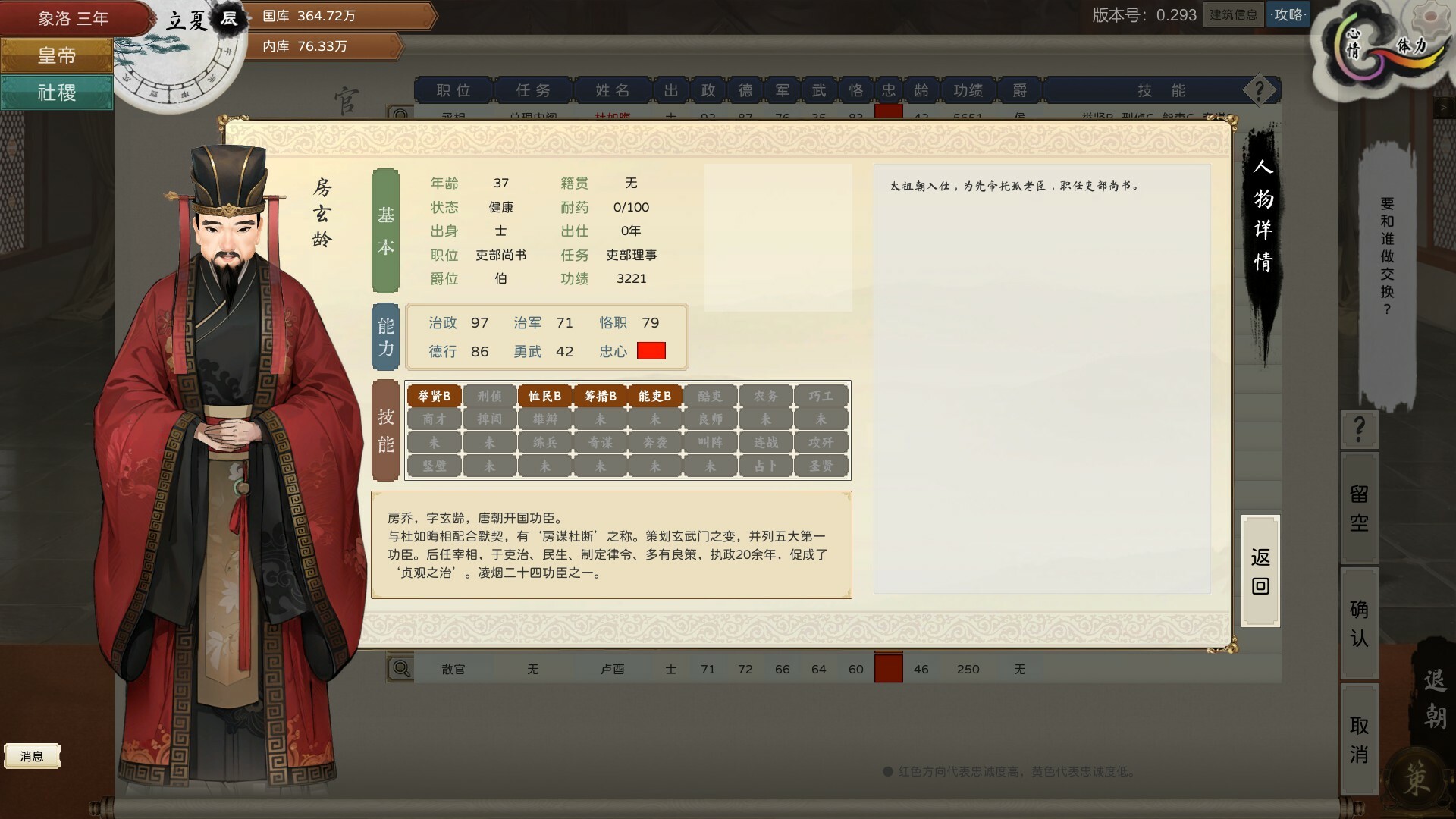The image size is (1456, 819).
Task: Toggle the 举贤B skill tile
Action: point(433,395)
